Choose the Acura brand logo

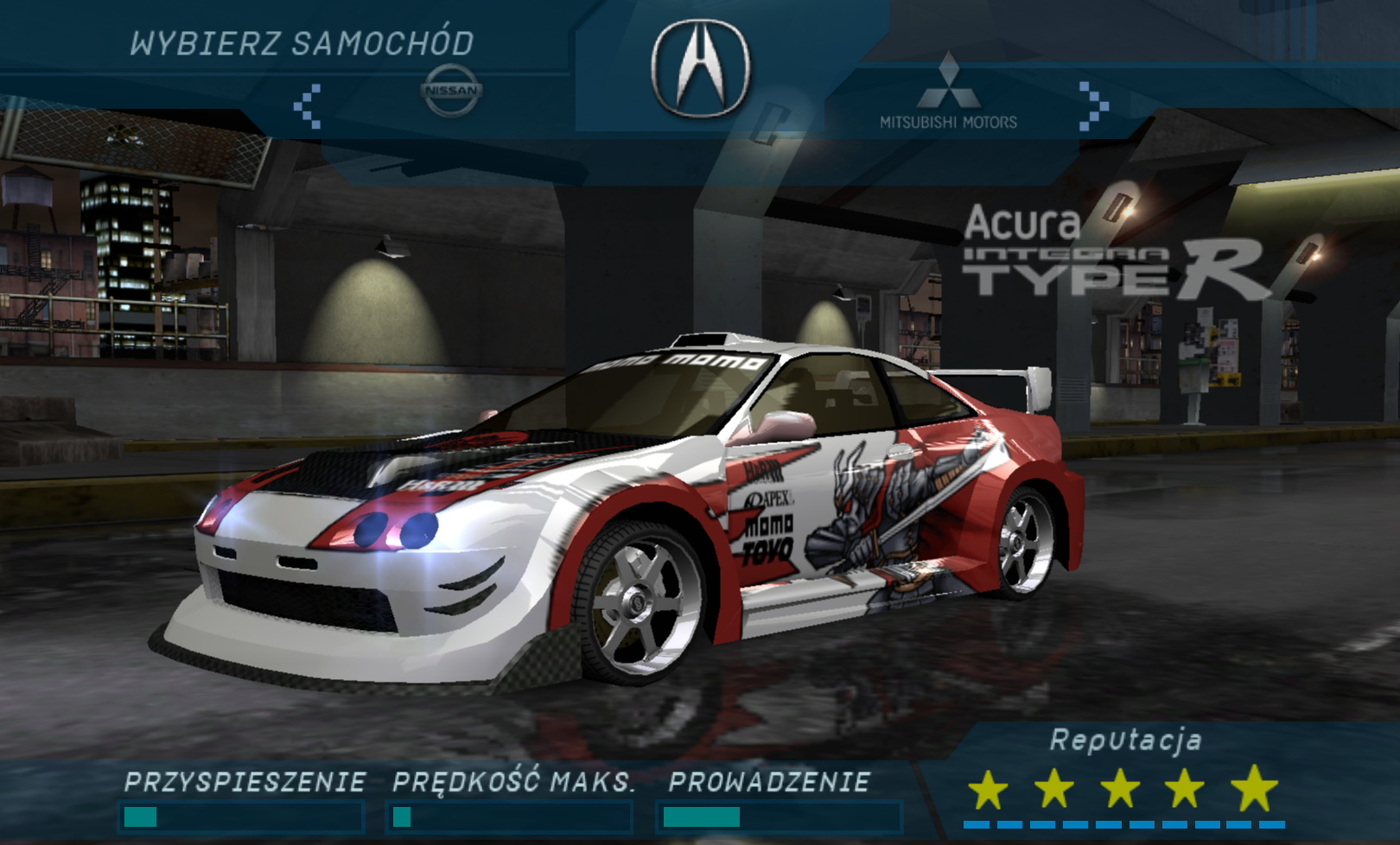[x=701, y=69]
